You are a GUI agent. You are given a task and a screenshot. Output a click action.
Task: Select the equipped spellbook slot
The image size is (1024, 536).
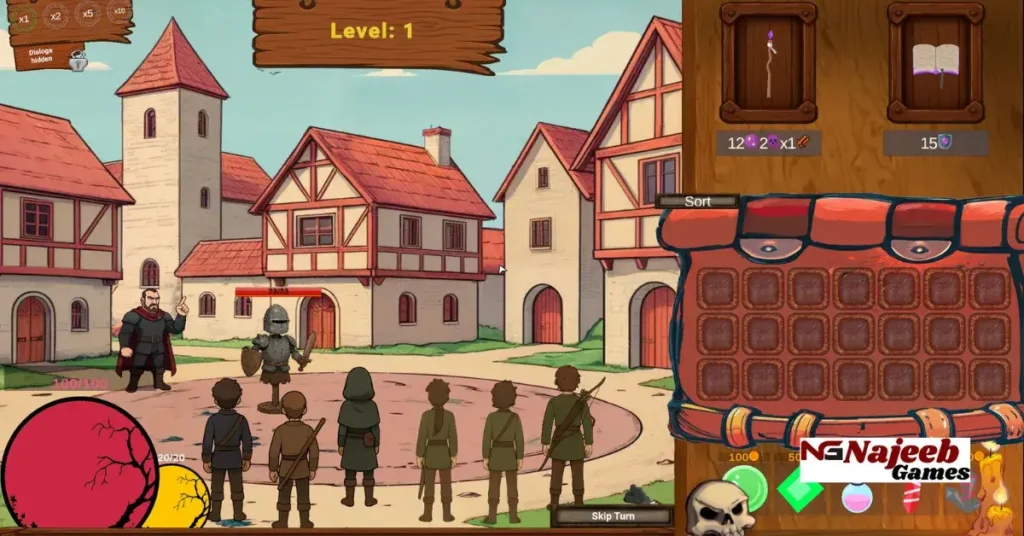[935, 62]
